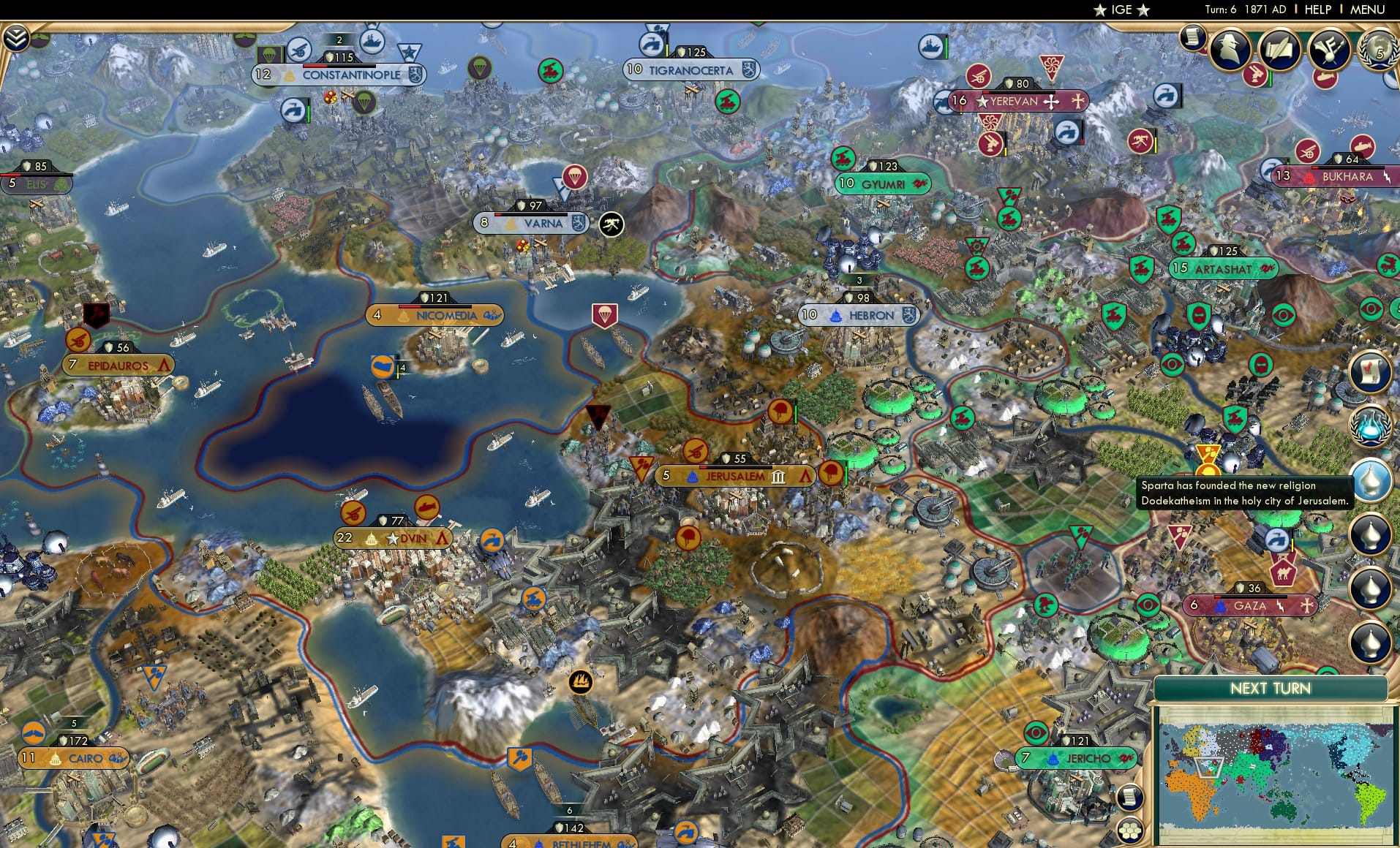The image size is (1400, 848).
Task: Open the Espionage overview spy icon
Action: pyautogui.click(x=1230, y=48)
